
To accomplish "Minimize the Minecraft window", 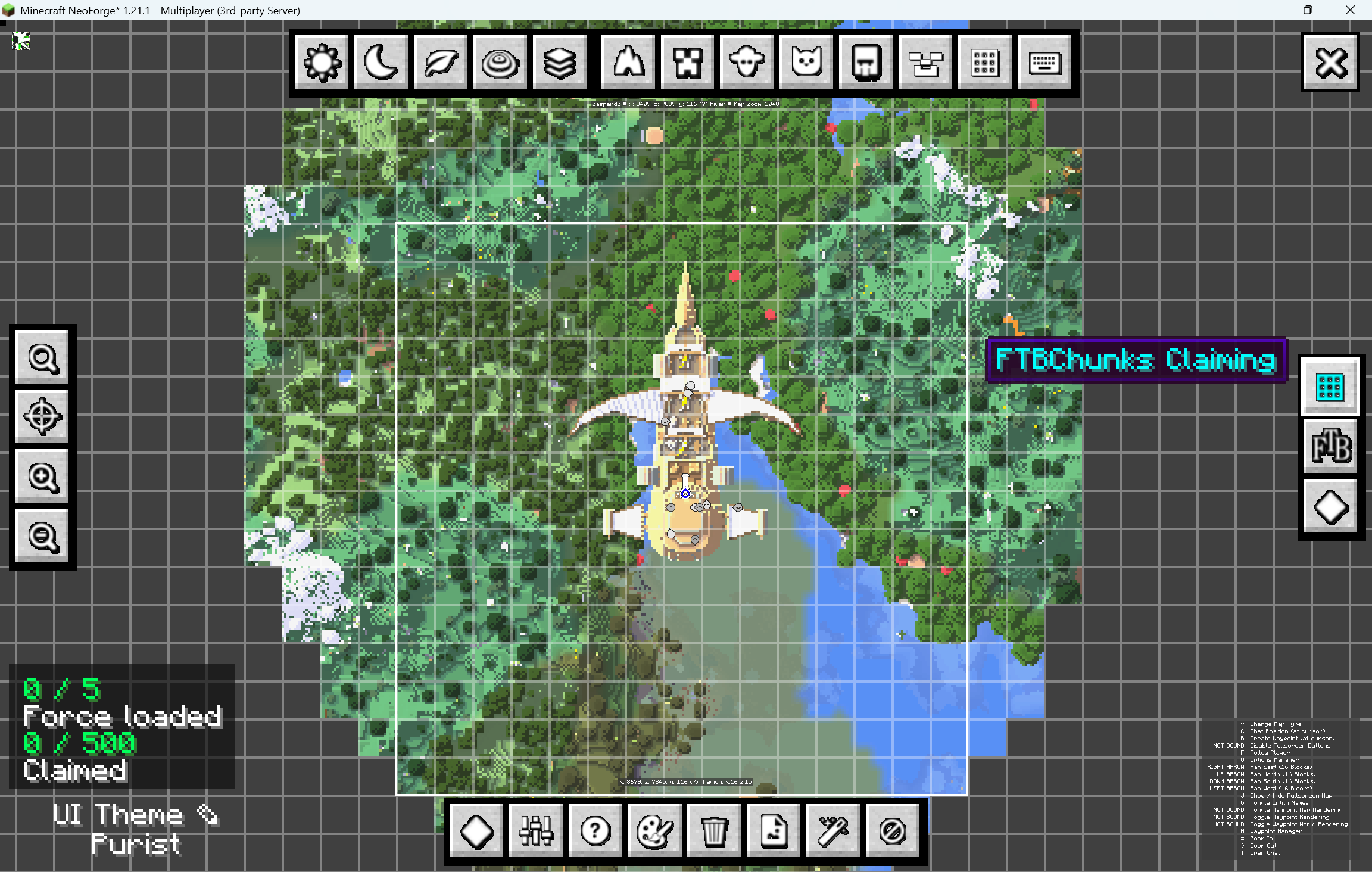I will (1267, 10).
